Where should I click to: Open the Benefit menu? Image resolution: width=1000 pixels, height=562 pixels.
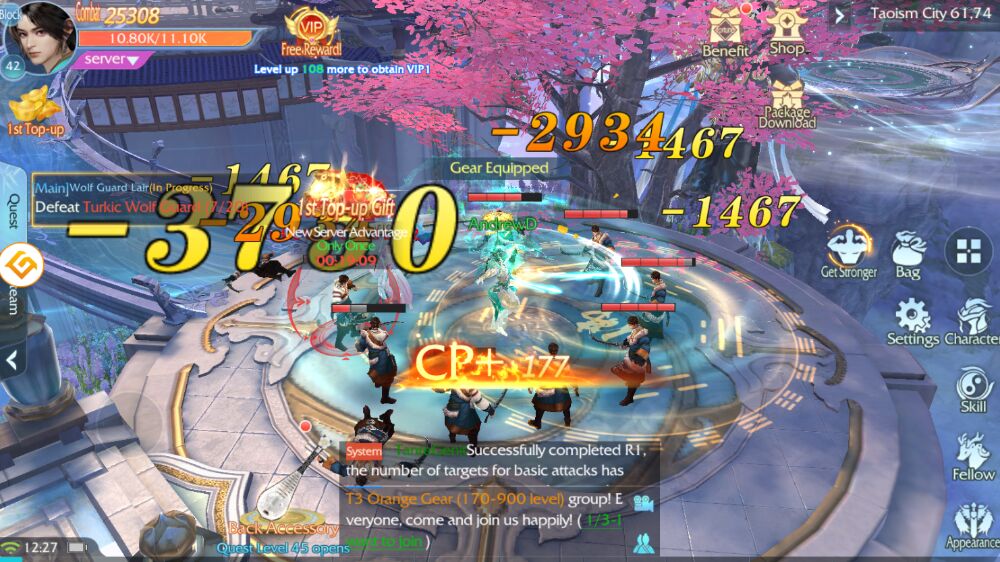726,31
